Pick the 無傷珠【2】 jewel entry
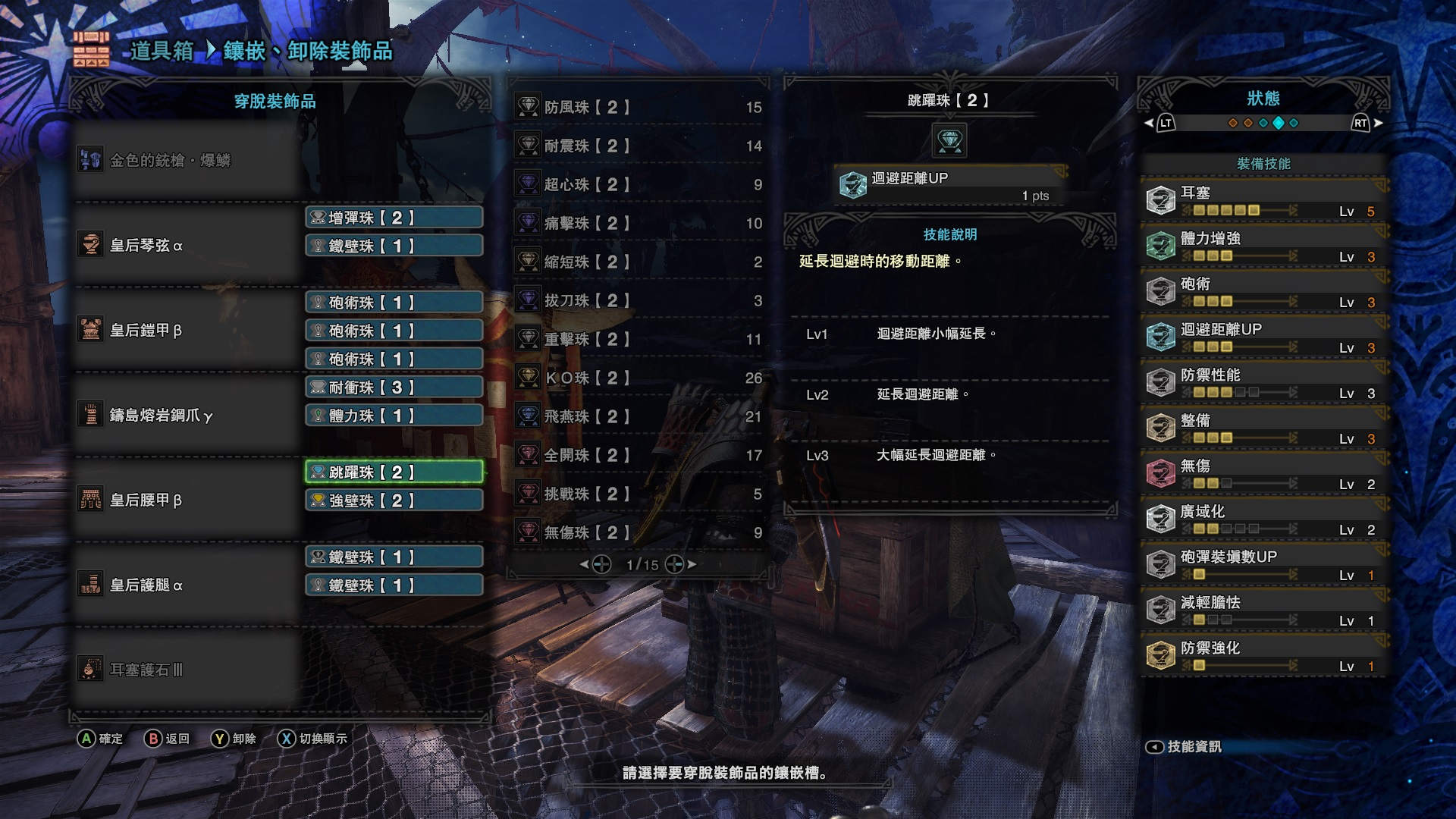The image size is (1456, 819). (639, 533)
